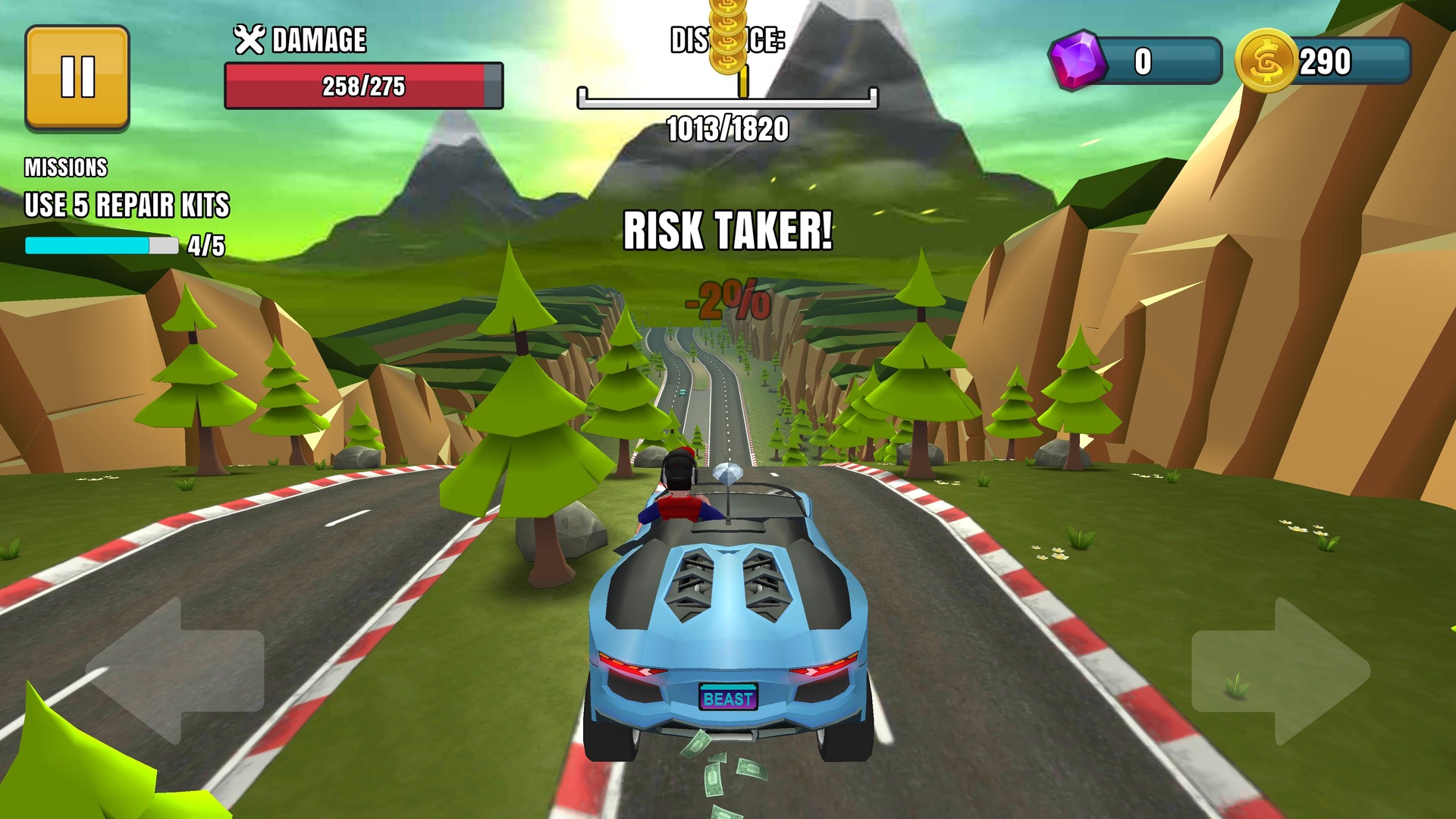The width and height of the screenshot is (1456, 819).
Task: Tap the DAMAGE health bar to toggle details
Action: [364, 83]
